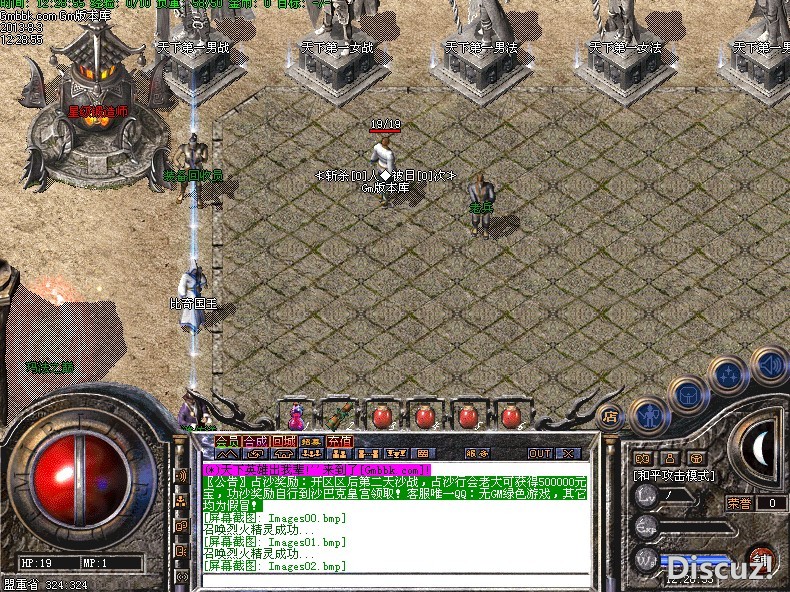Open the 充值 recharge button

[x=339, y=441]
